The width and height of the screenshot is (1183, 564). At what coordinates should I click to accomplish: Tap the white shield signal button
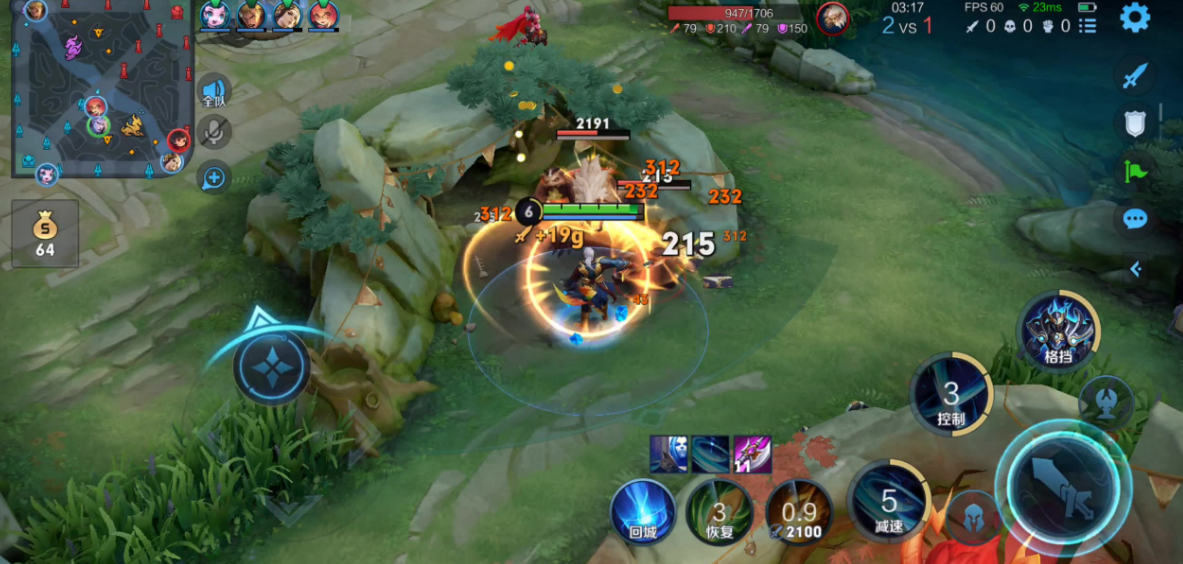click(1135, 123)
